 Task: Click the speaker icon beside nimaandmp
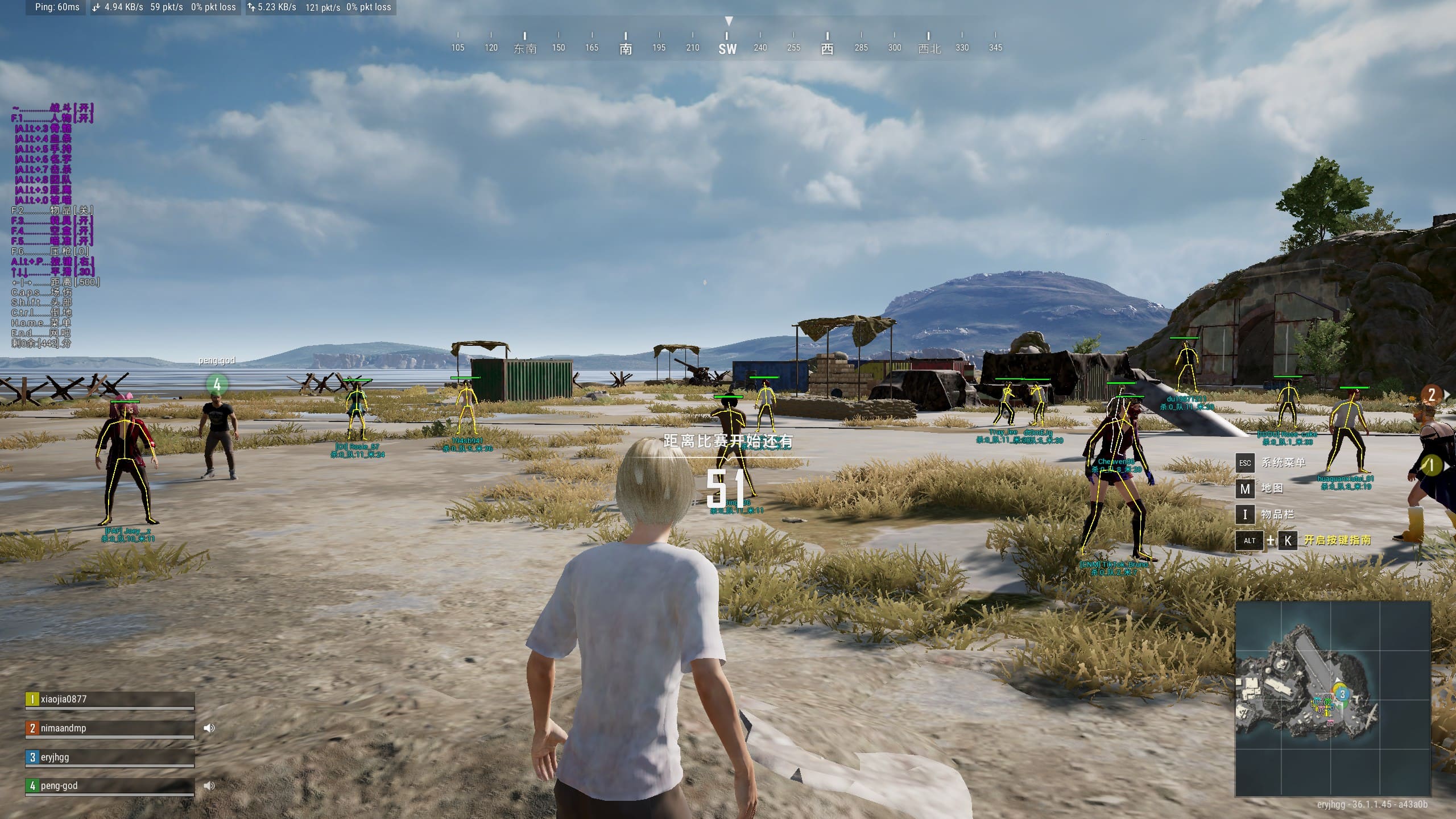point(209,728)
